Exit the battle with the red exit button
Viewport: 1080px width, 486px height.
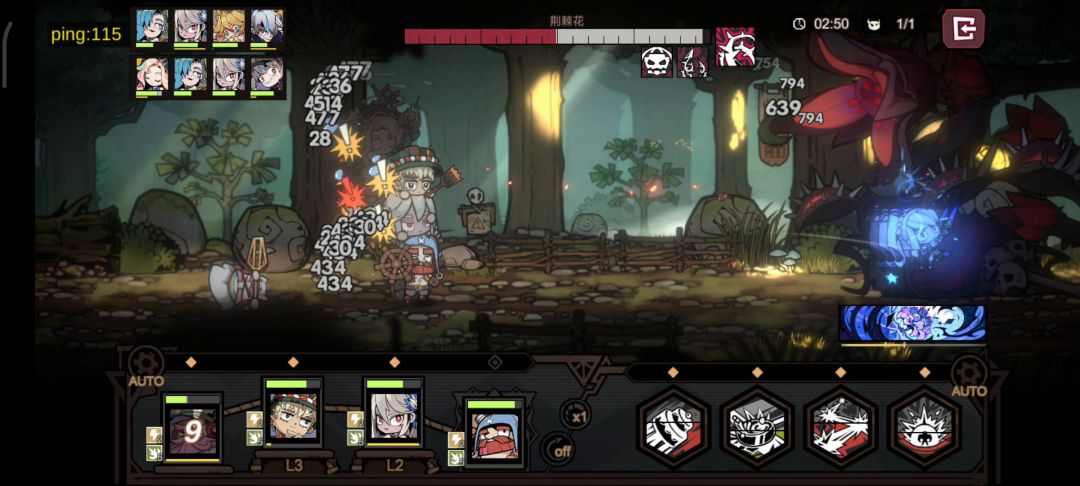[x=963, y=29]
